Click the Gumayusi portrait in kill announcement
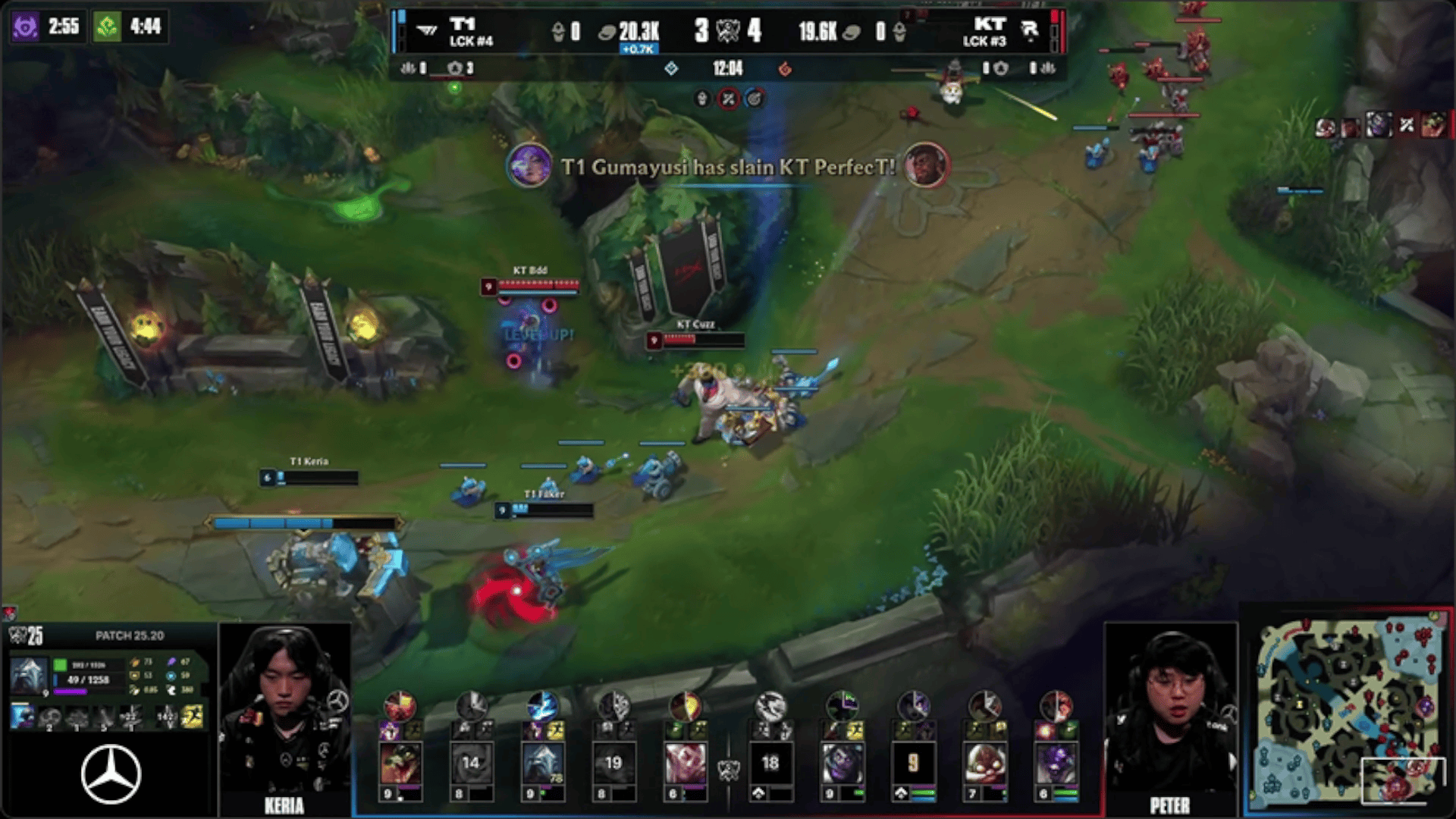The width and height of the screenshot is (1456, 819). [529, 165]
